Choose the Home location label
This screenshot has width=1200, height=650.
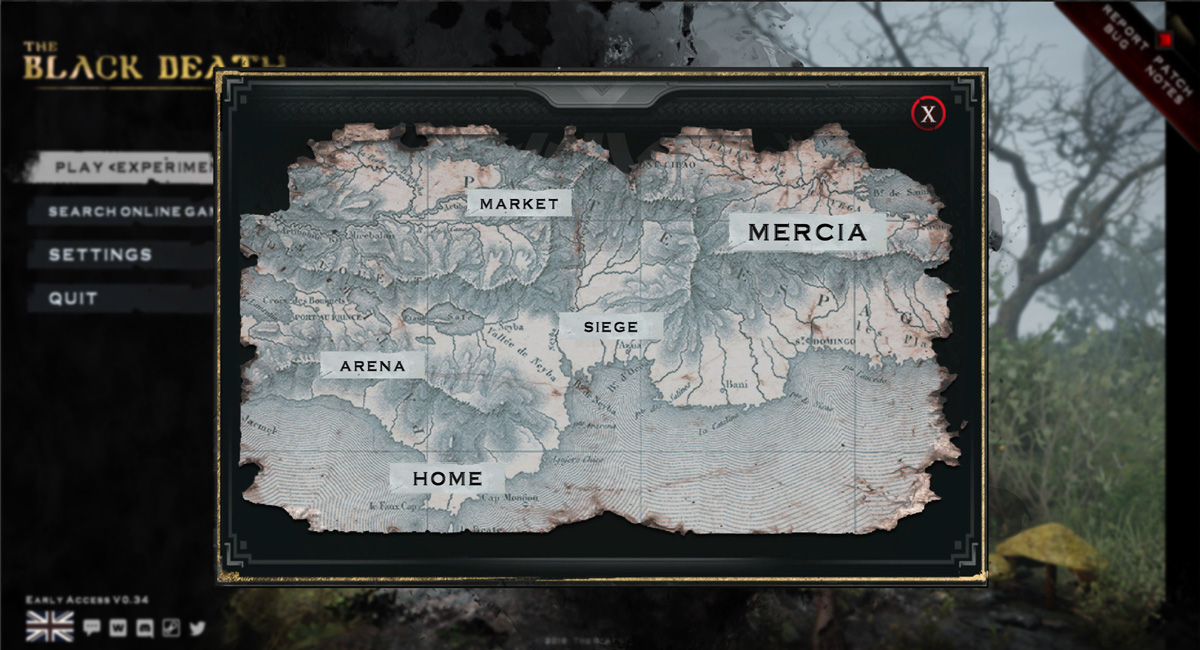pos(447,478)
